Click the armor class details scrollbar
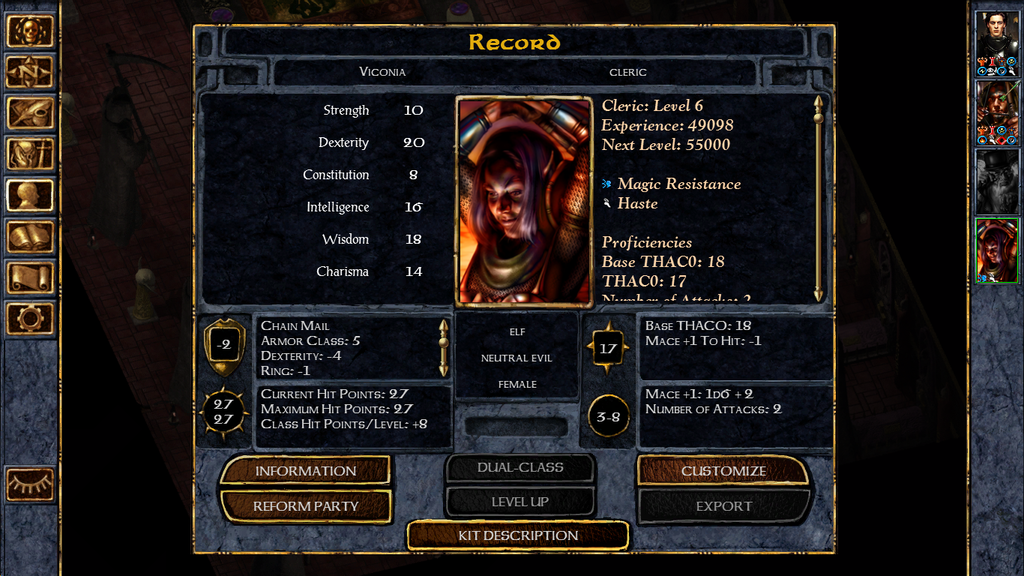 tap(444, 347)
